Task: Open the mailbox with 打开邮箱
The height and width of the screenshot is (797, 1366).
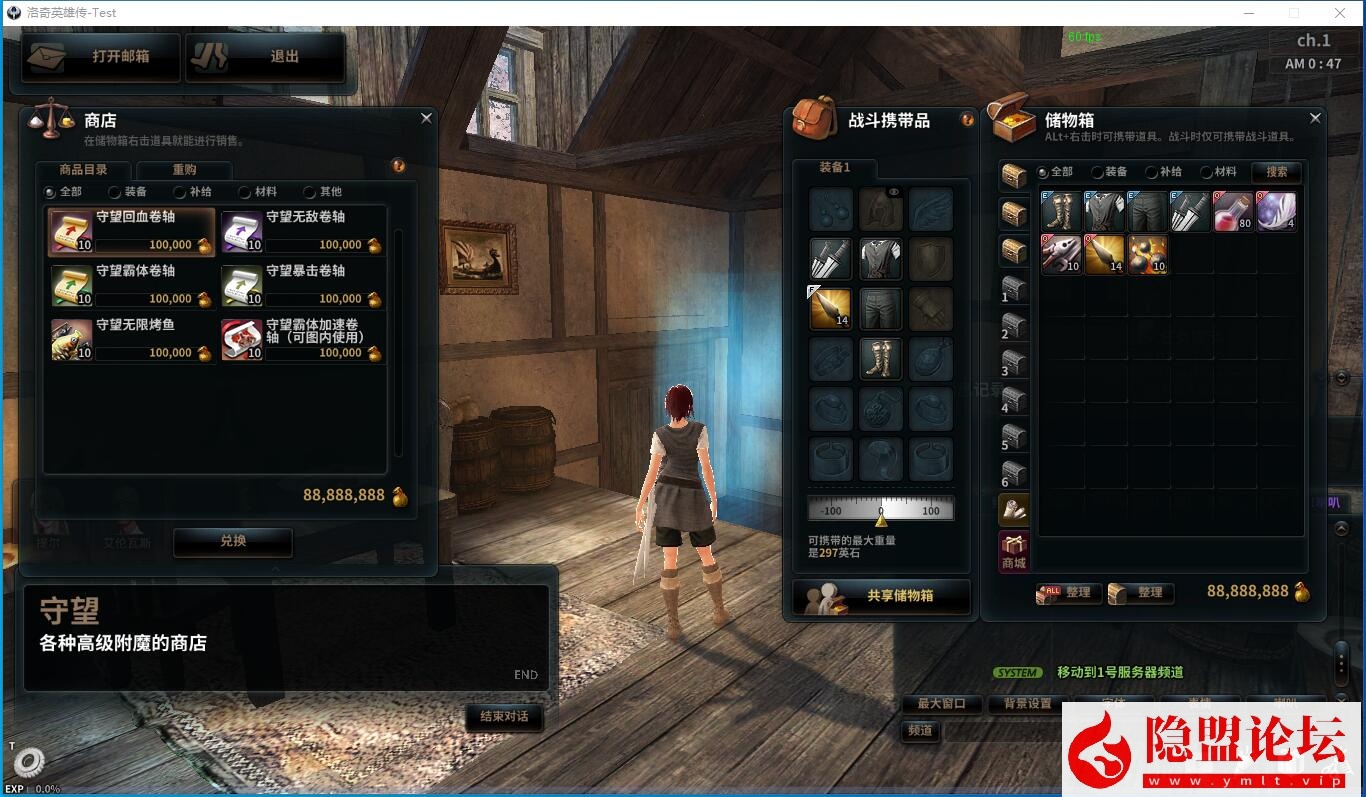Action: (x=100, y=57)
